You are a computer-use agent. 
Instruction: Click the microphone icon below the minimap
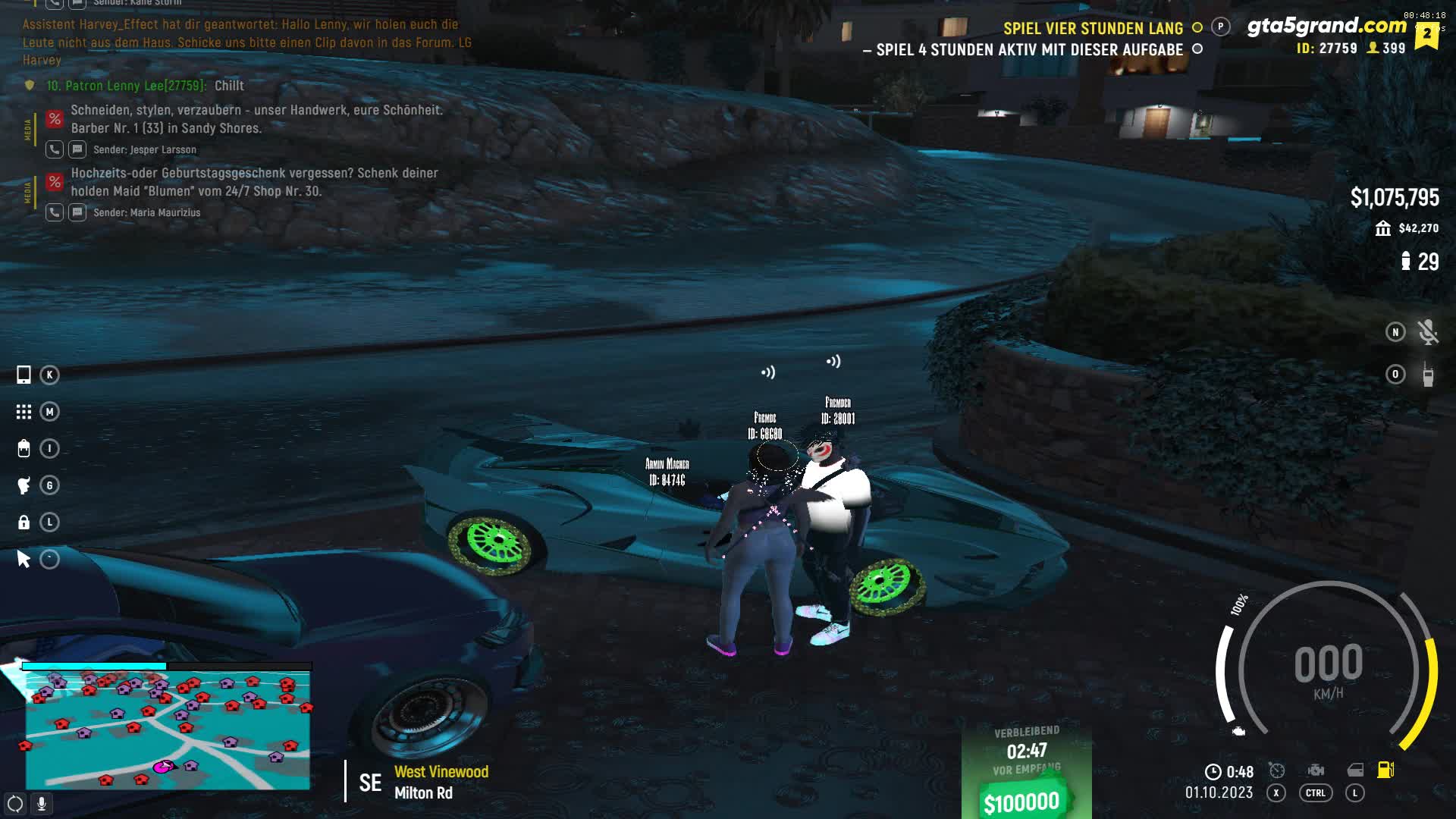pos(42,804)
